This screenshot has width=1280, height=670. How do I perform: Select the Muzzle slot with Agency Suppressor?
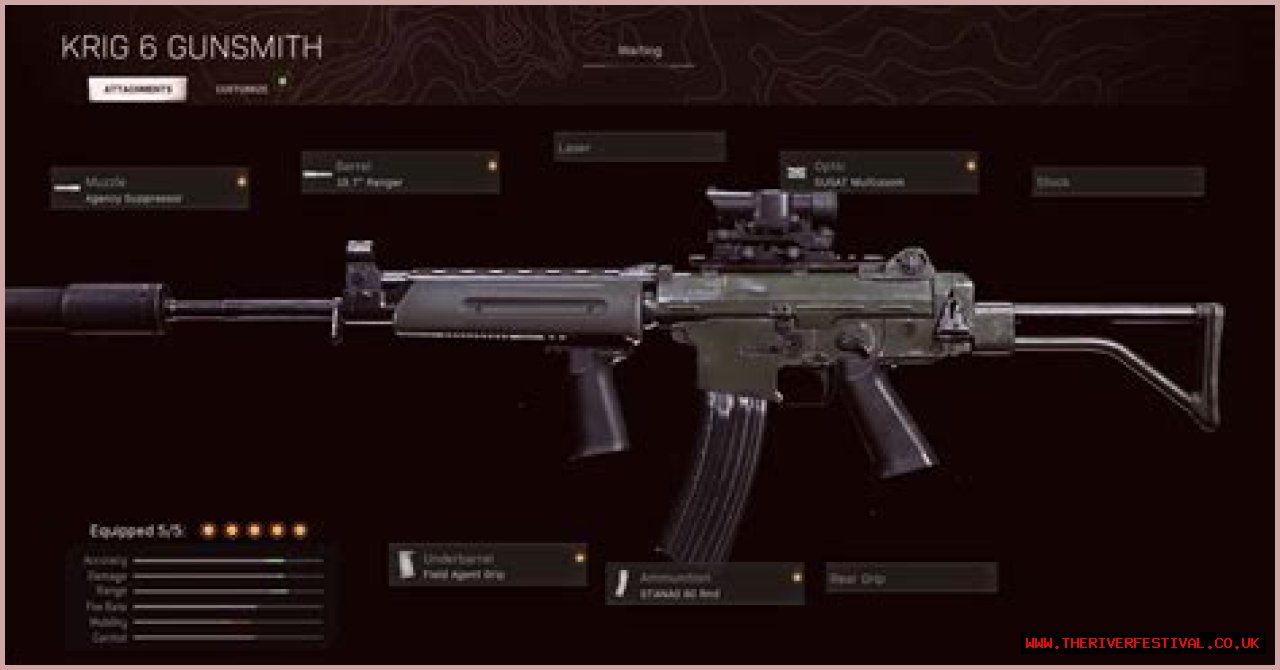(150, 188)
